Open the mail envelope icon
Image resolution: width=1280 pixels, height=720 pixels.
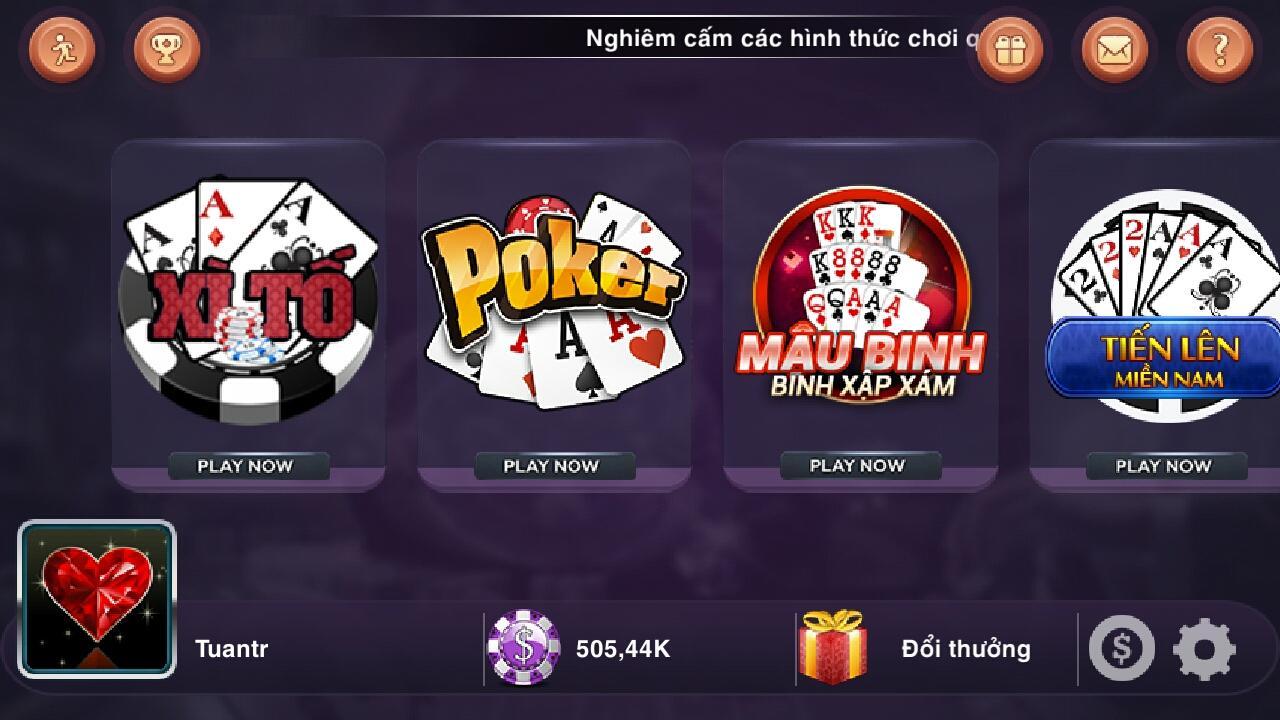pyautogui.click(x=1112, y=47)
